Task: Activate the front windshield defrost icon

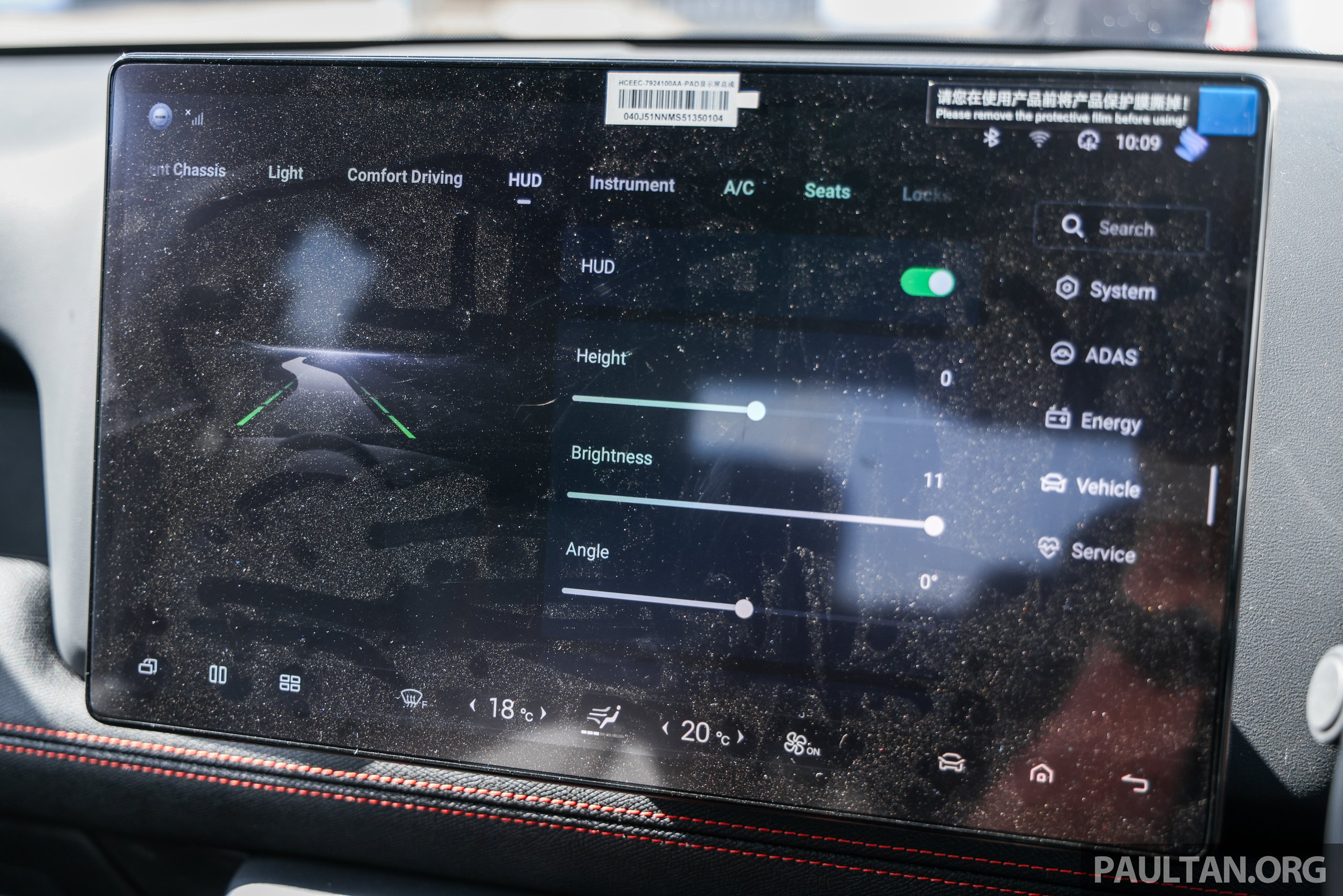Action: pos(413,699)
